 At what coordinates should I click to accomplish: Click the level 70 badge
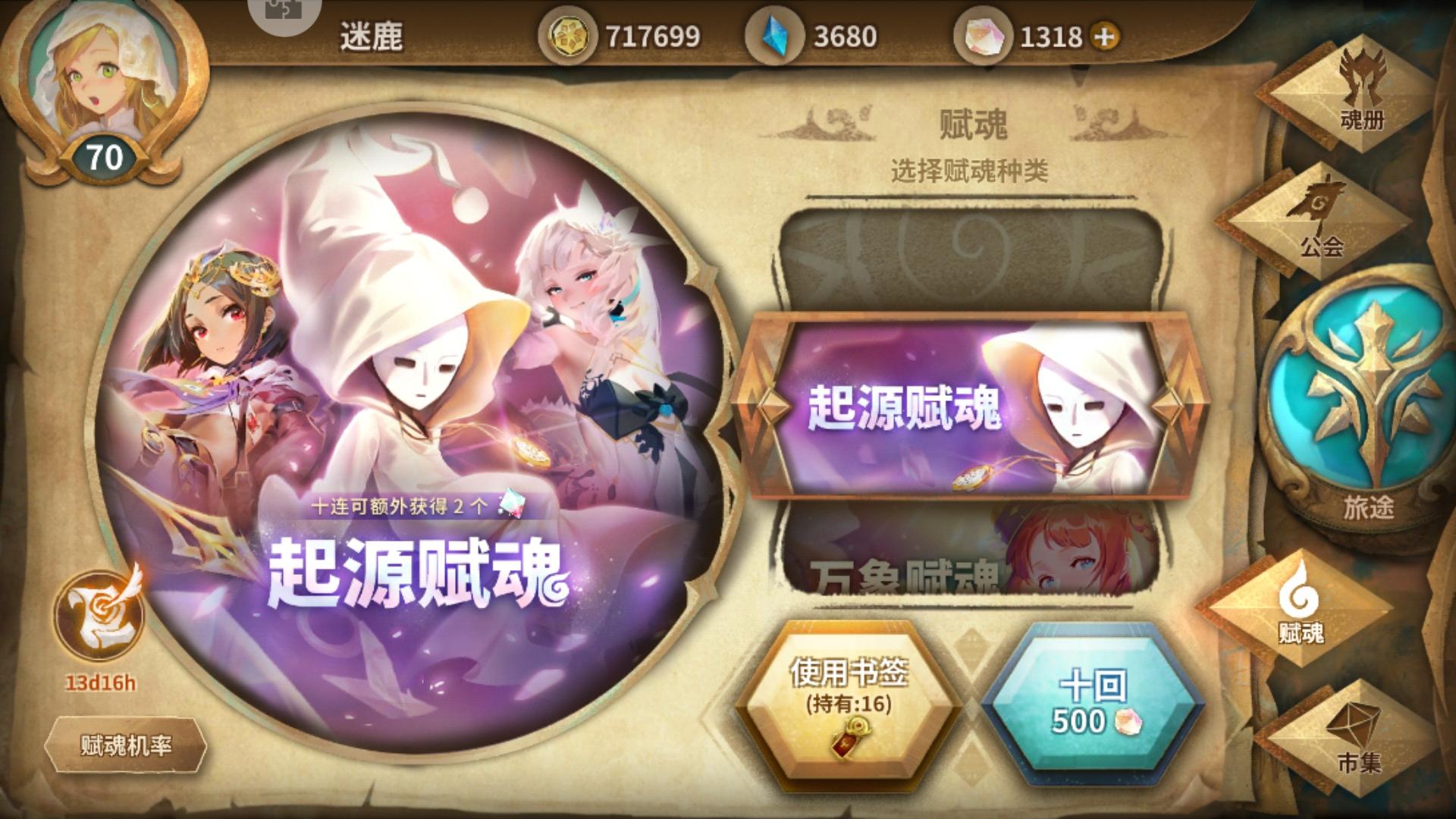[106, 158]
